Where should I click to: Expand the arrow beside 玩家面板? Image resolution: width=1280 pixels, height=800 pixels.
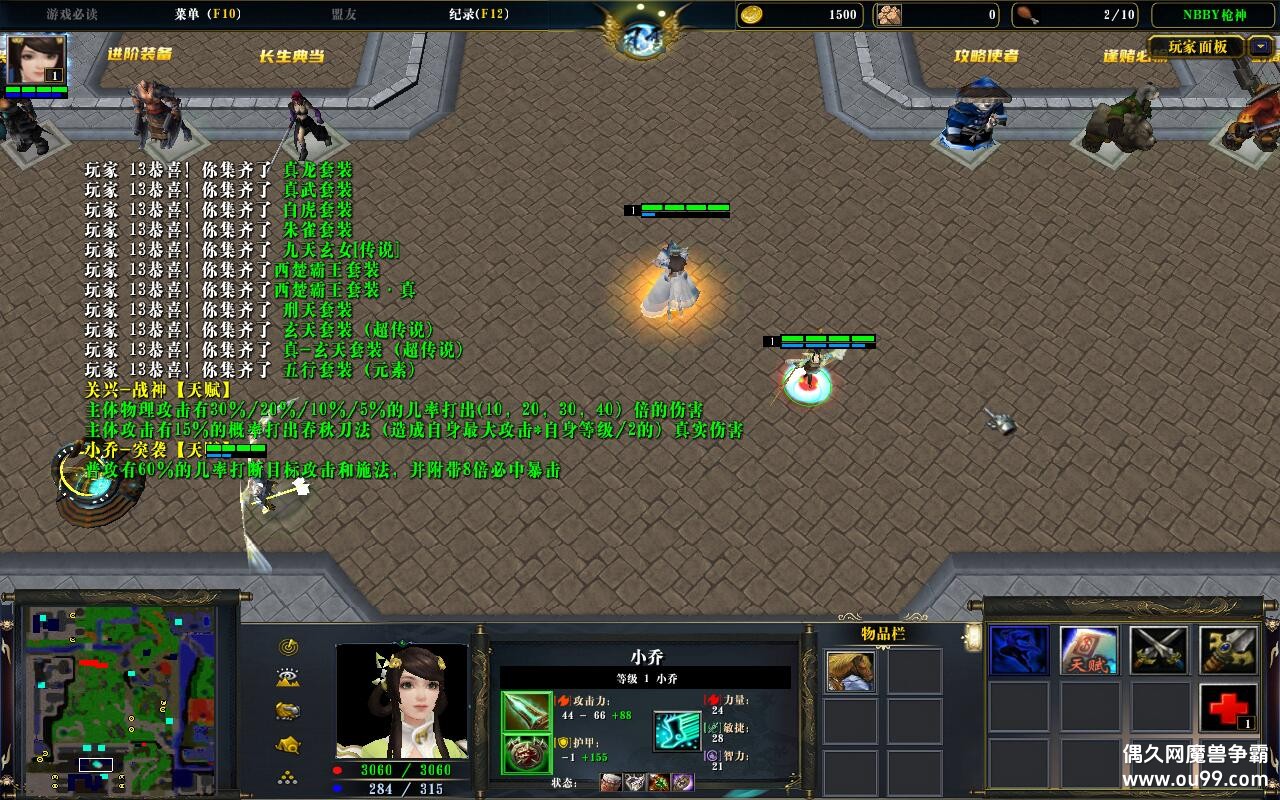(x=1261, y=46)
